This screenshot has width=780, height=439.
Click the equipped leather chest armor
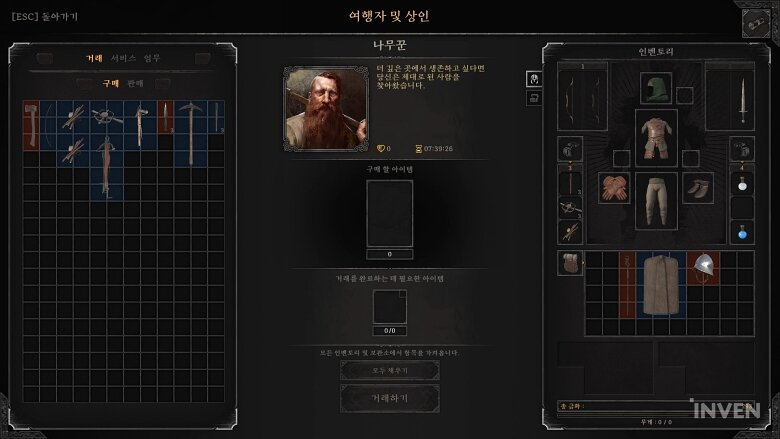[x=656, y=136]
